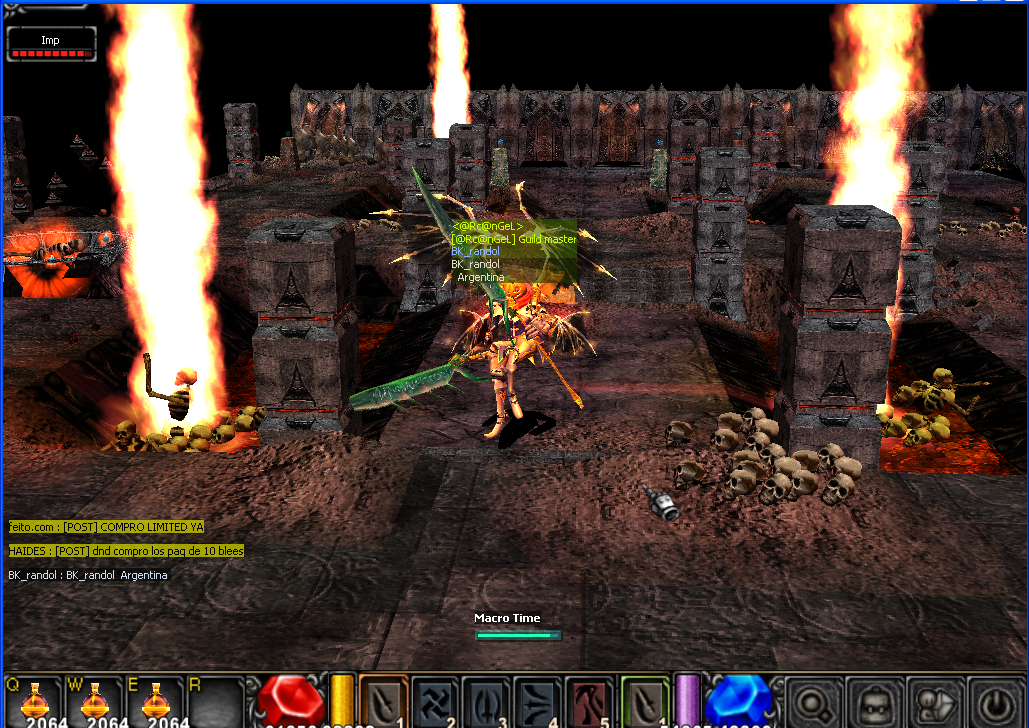Viewport: 1029px width, 728px height.
Task: Open the character figure menu button
Action: click(932, 703)
